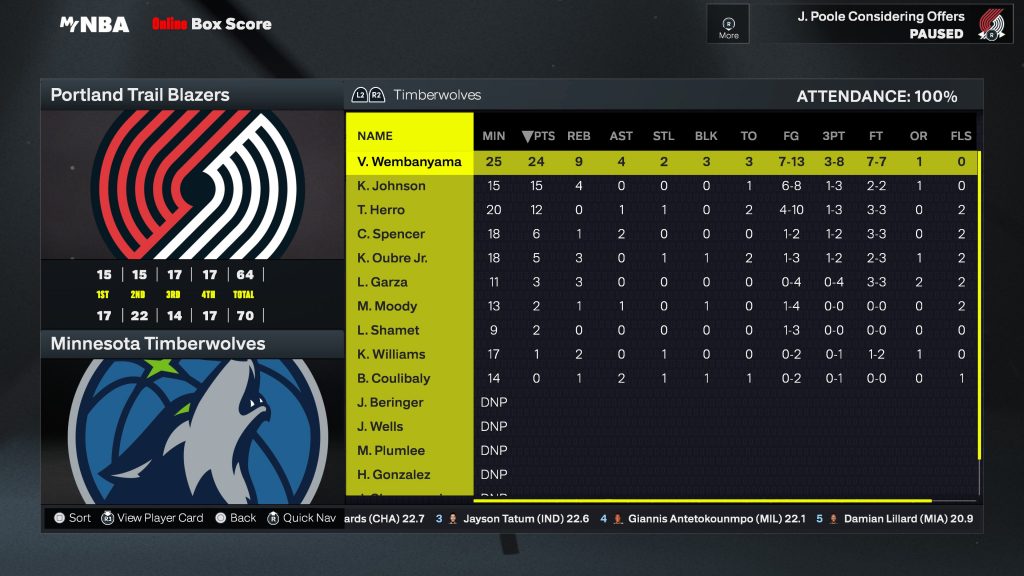The width and height of the screenshot is (1024, 576).
Task: Select H. Gonzalez's DNP row
Action: click(x=393, y=474)
